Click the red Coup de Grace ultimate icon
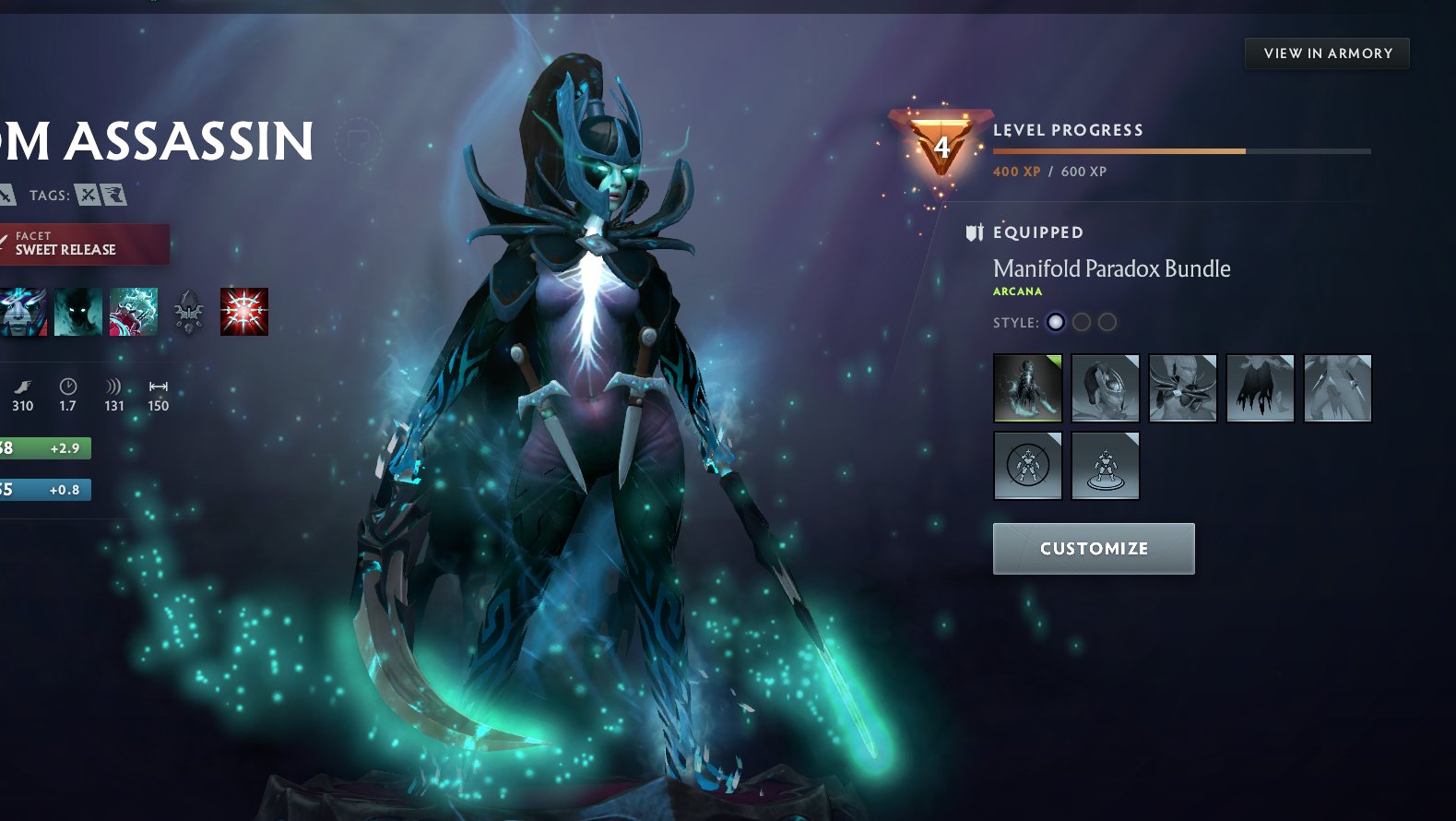This screenshot has width=1456, height=821. click(243, 312)
